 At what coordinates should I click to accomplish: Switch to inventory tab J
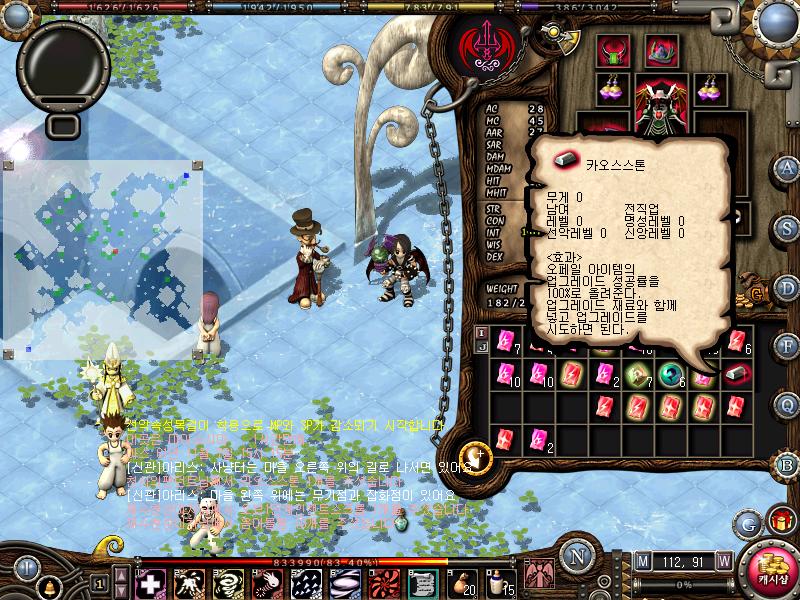tap(481, 347)
